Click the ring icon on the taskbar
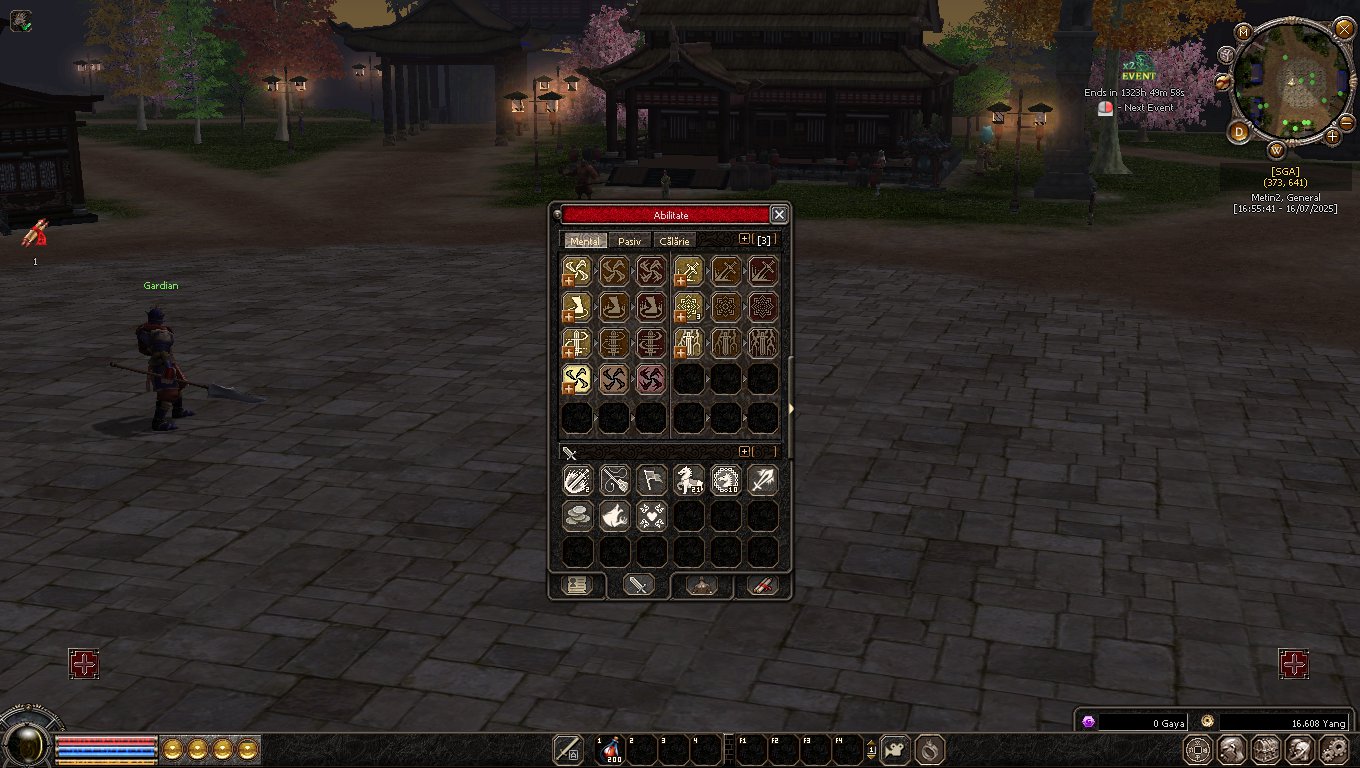This screenshot has width=1360, height=768. tap(930, 749)
